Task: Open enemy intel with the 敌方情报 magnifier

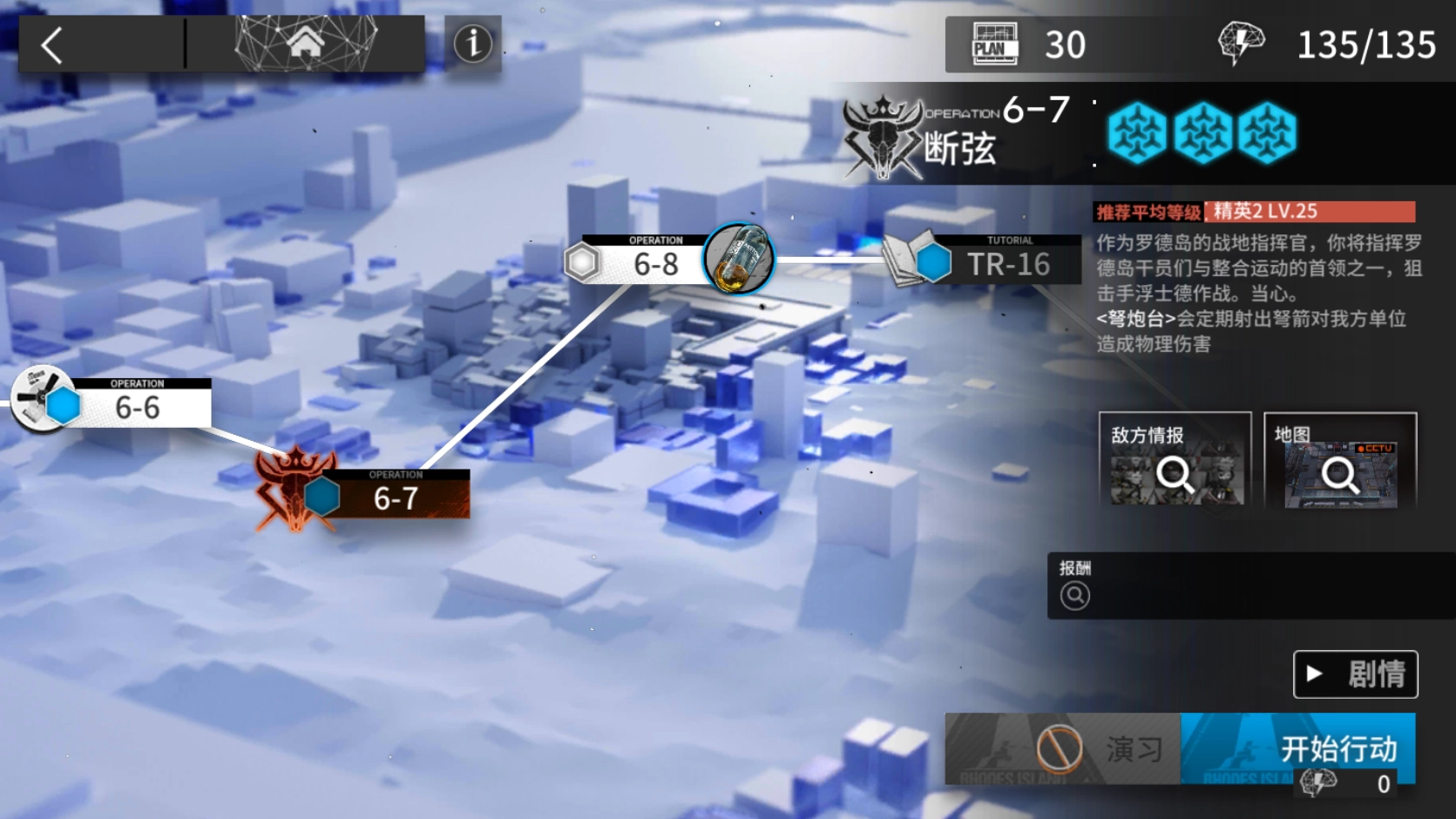Action: click(1175, 475)
